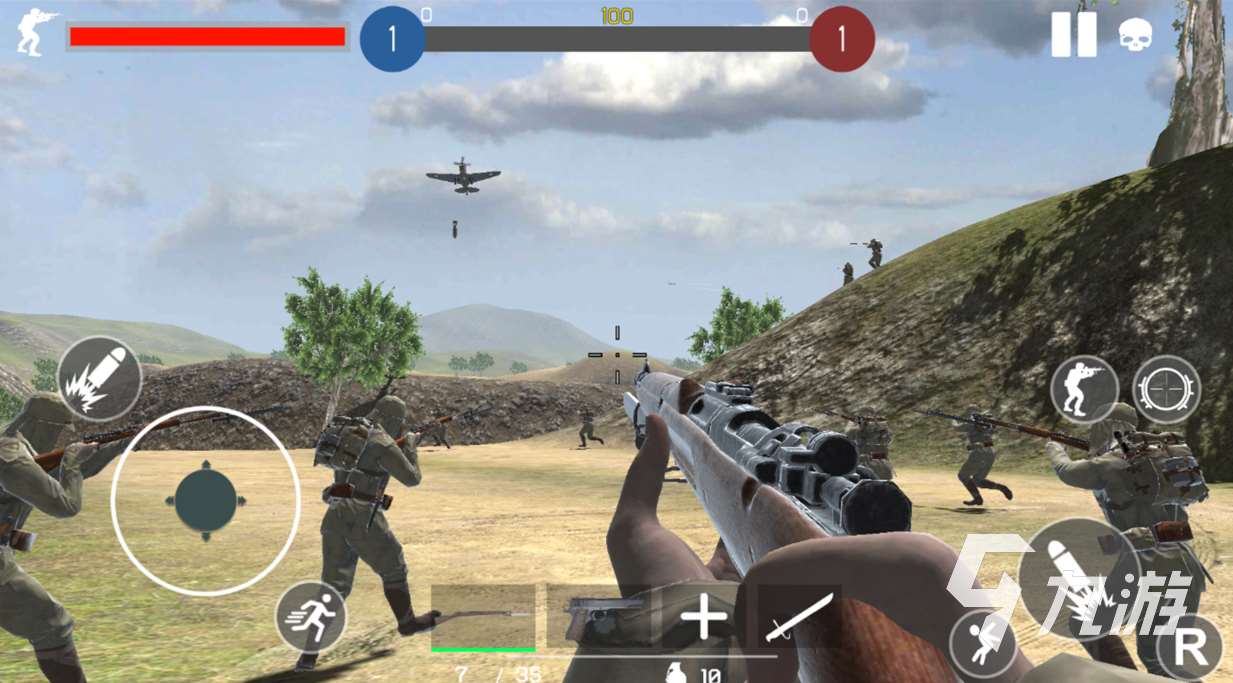Tap the small fire button by the joystick
The height and width of the screenshot is (683, 1233).
click(x=99, y=379)
